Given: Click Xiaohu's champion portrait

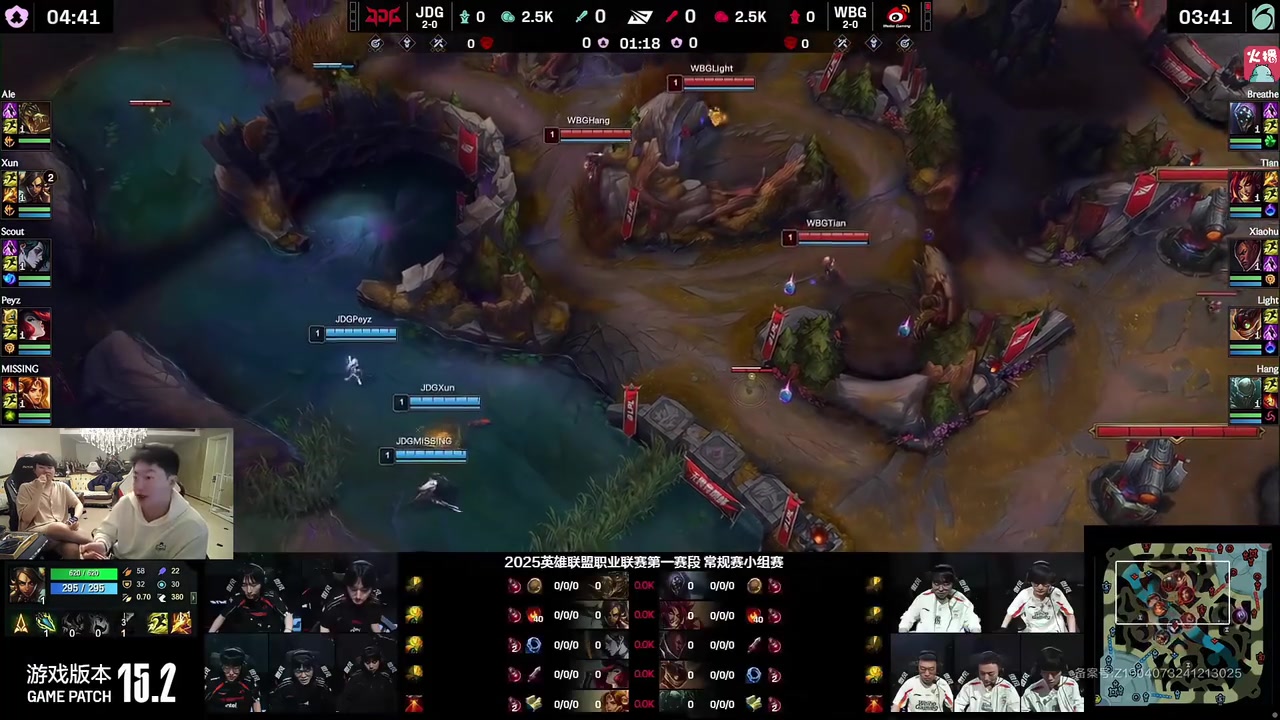Looking at the screenshot, I should point(1244,256).
